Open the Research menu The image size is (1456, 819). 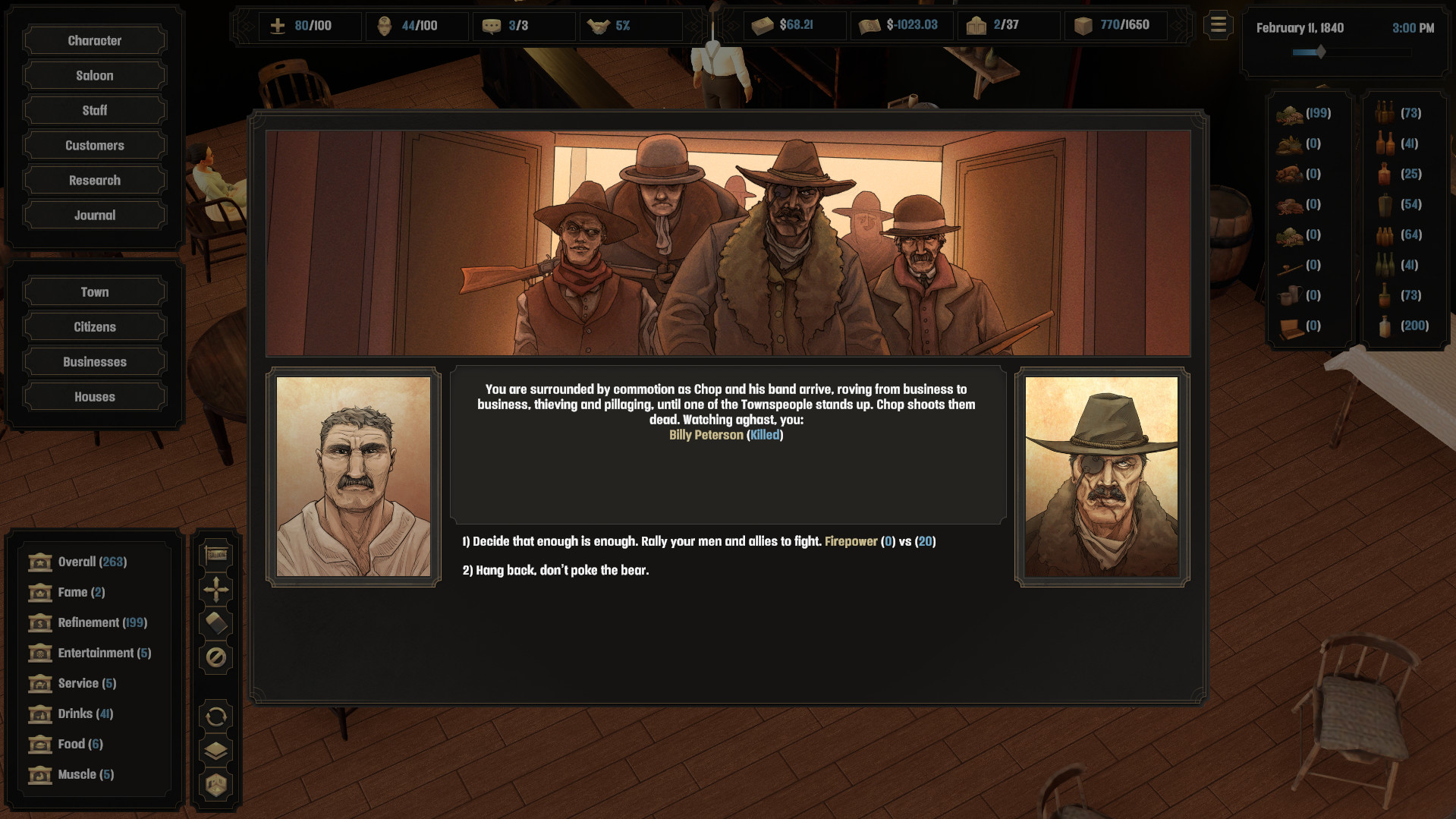(94, 180)
